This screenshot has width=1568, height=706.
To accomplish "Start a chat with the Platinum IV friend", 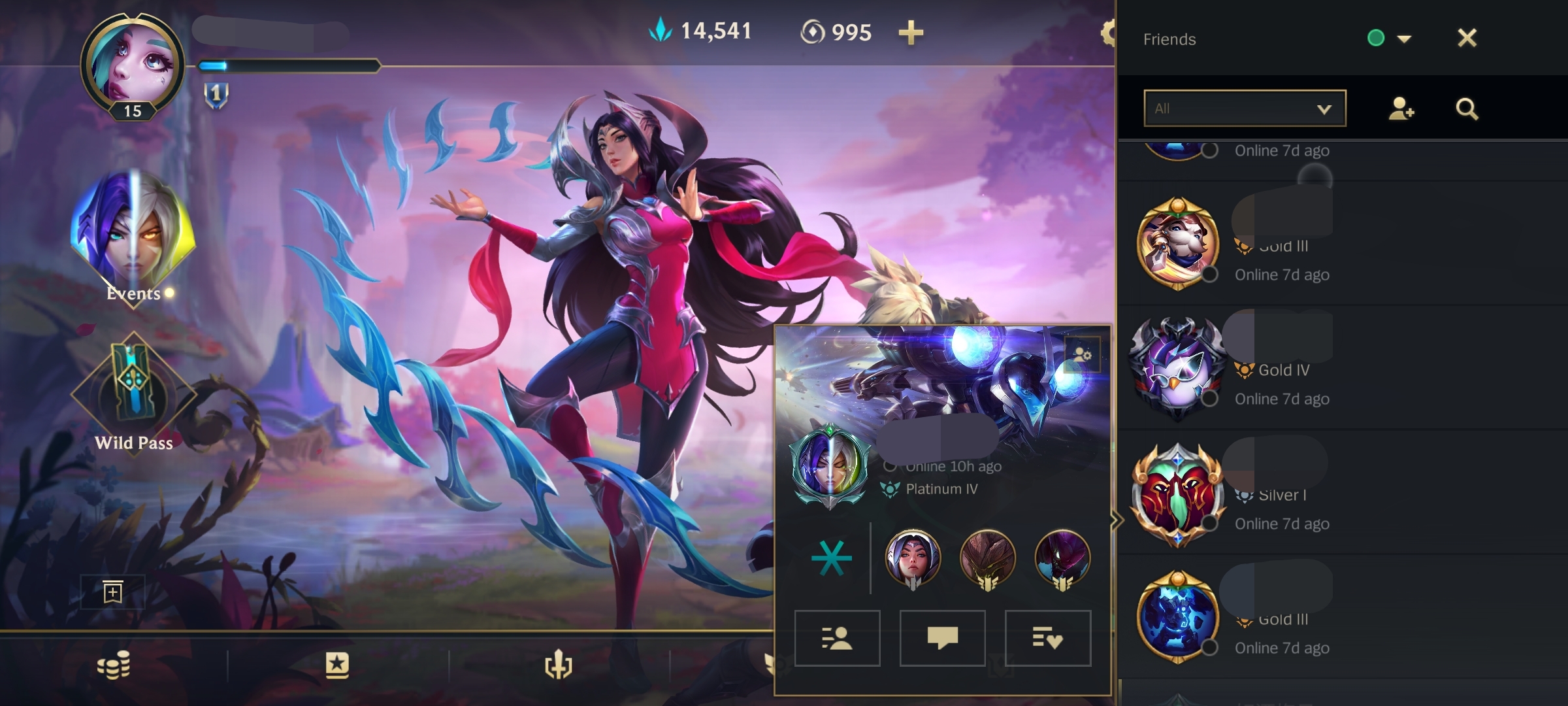I will [942, 638].
